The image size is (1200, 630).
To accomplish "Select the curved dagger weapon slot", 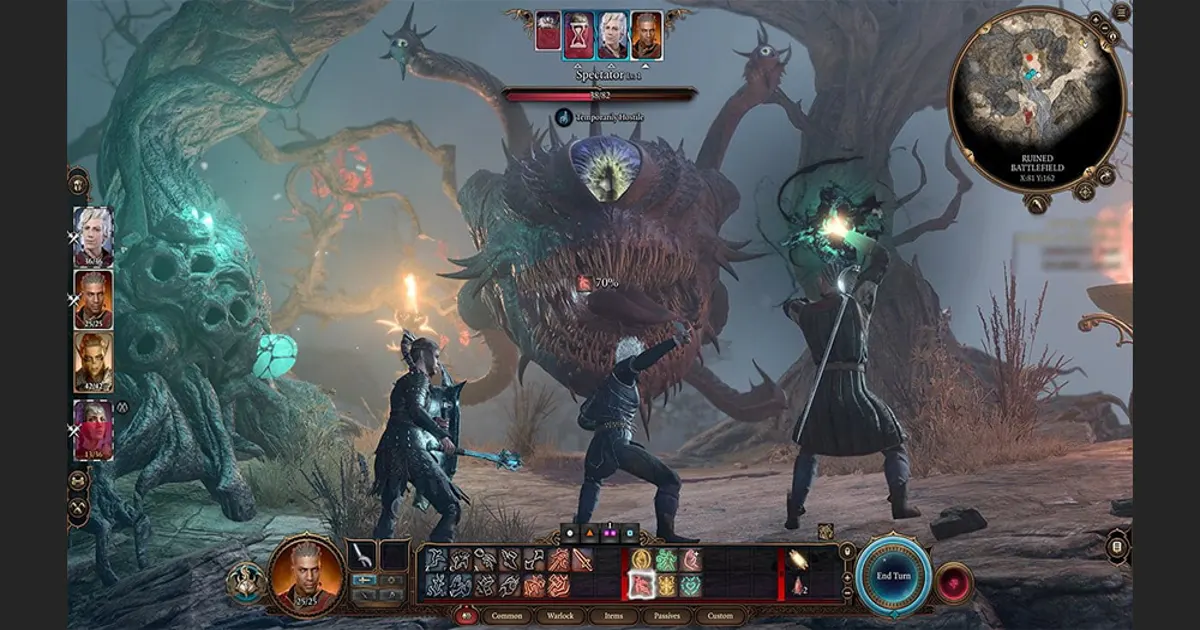I will click(362, 557).
